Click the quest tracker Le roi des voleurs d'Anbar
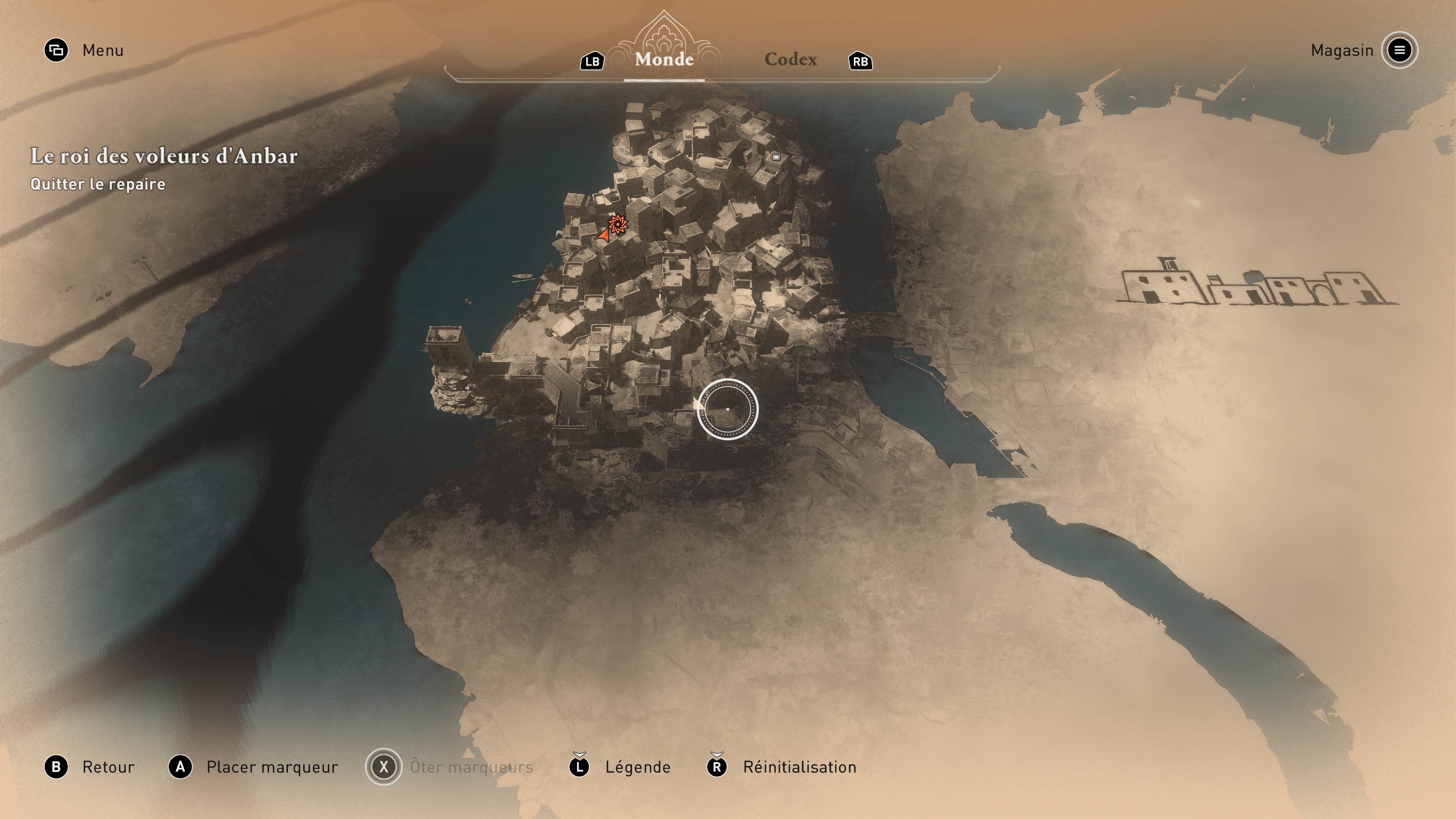Screen dimensions: 1456x819 tap(163, 157)
